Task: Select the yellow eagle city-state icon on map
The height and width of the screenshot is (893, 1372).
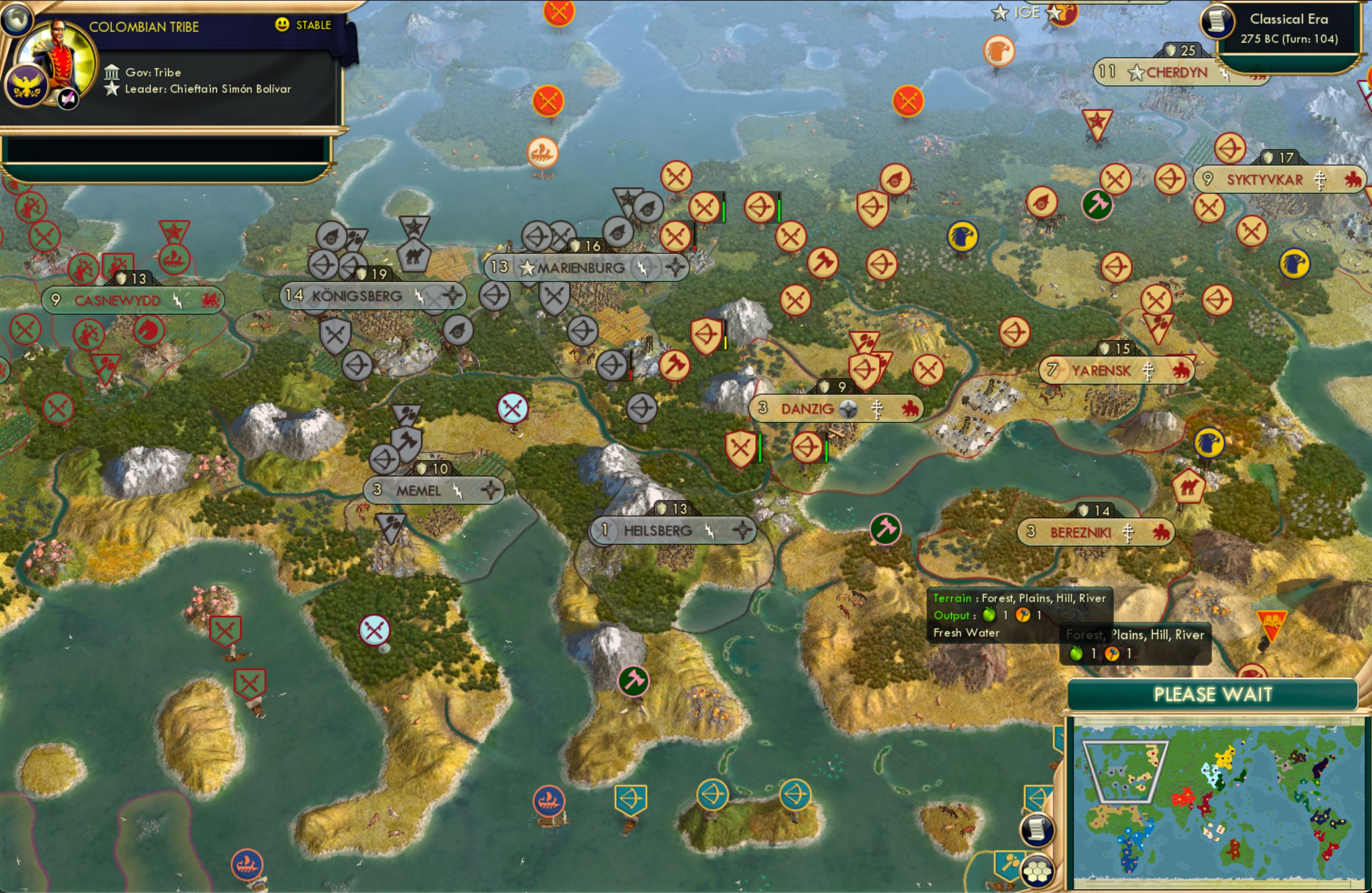Action: pos(962,237)
